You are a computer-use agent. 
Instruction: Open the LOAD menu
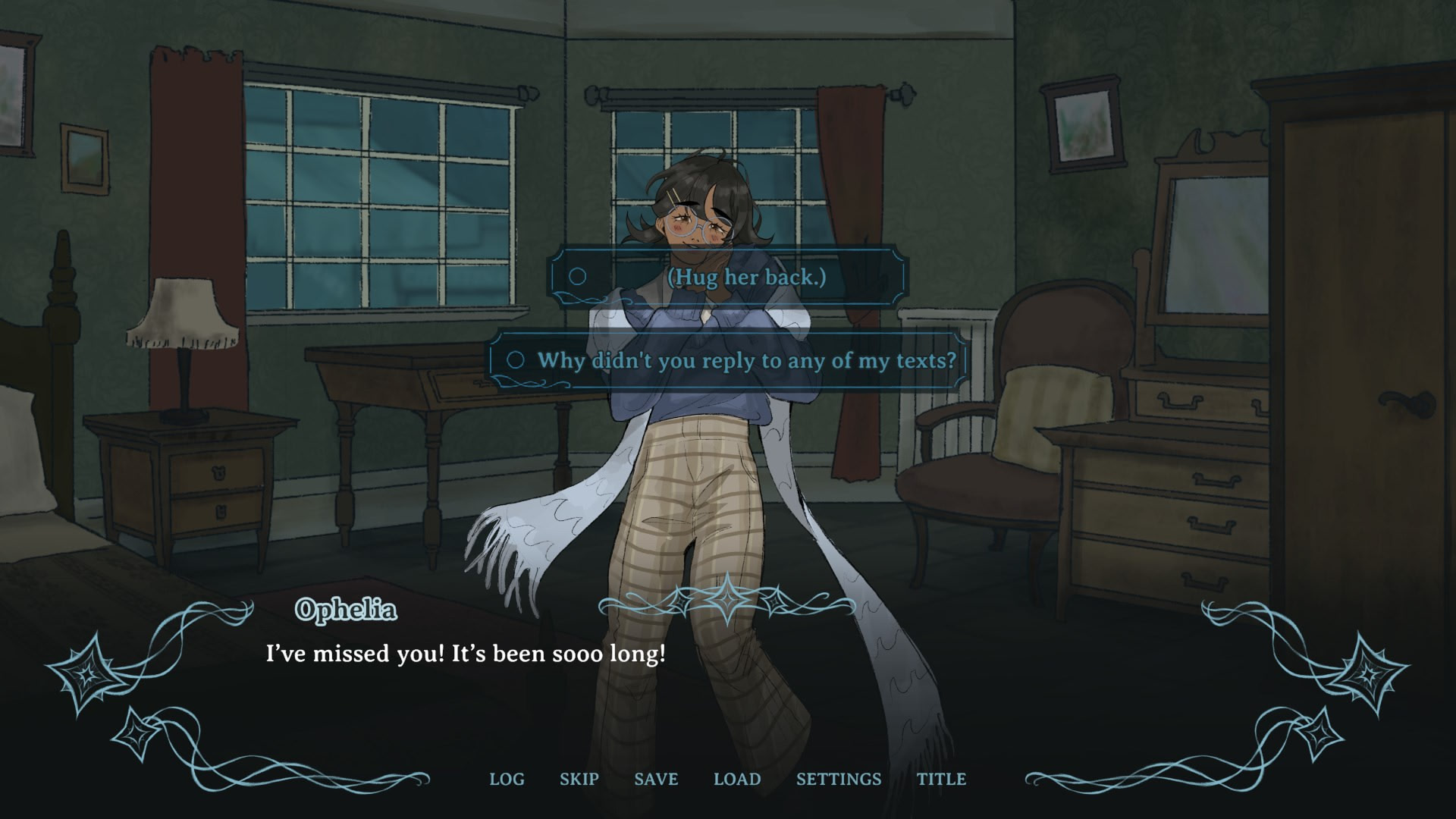[x=737, y=779]
